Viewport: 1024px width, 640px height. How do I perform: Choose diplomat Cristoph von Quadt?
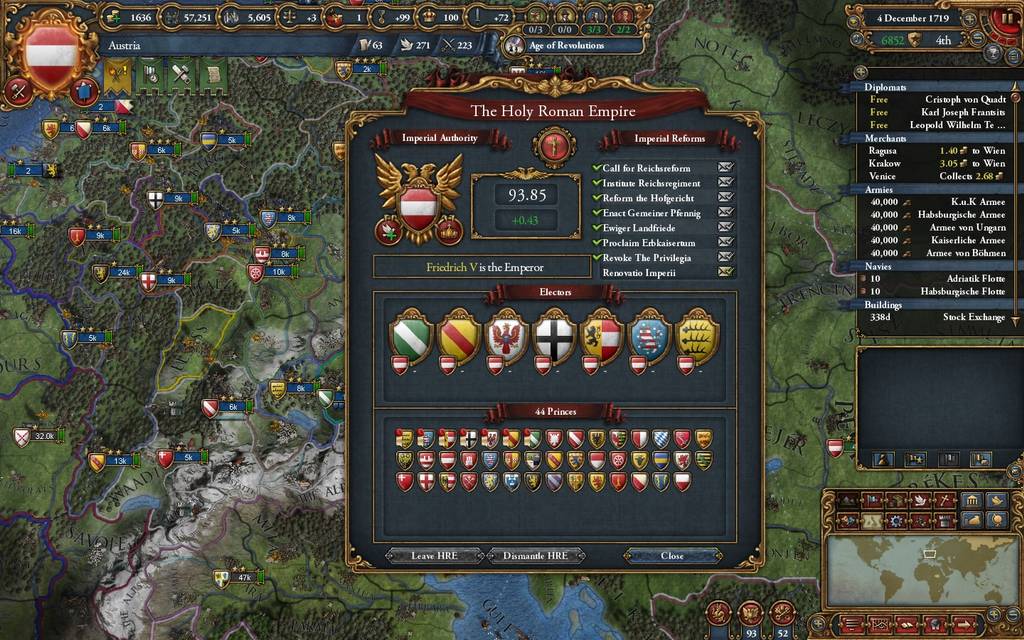coord(964,99)
